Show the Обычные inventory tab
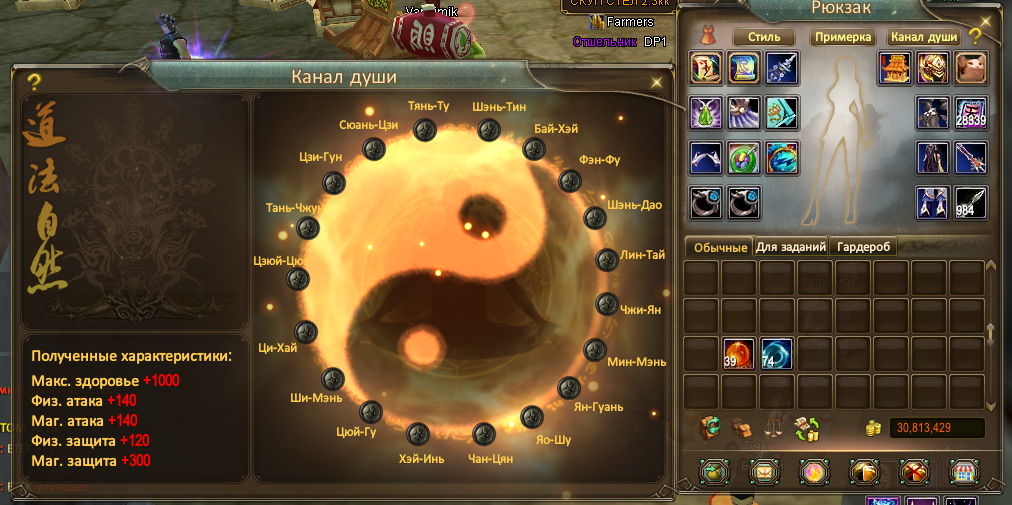 (719, 247)
